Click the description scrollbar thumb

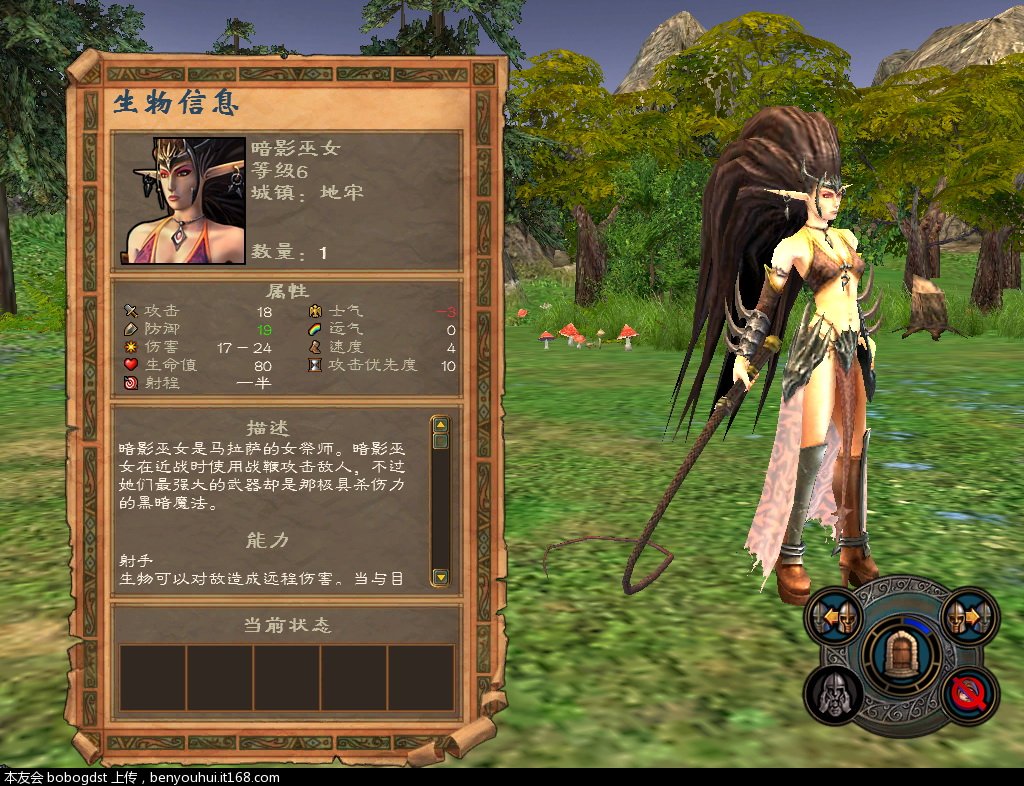point(440,441)
